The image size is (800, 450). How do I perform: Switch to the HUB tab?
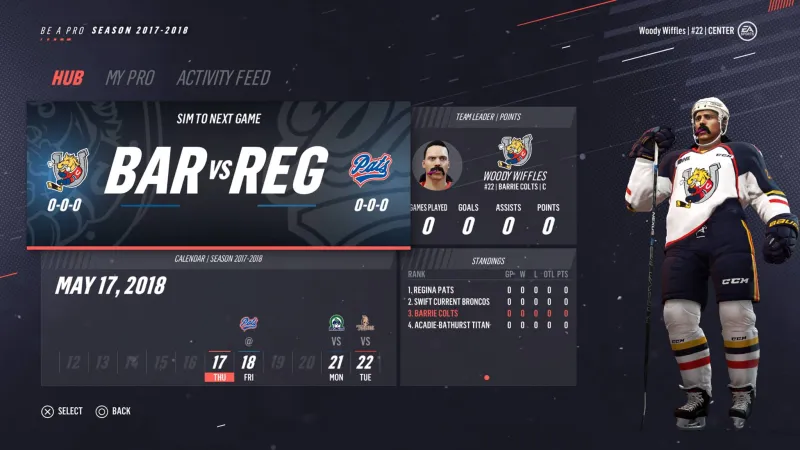[x=68, y=78]
